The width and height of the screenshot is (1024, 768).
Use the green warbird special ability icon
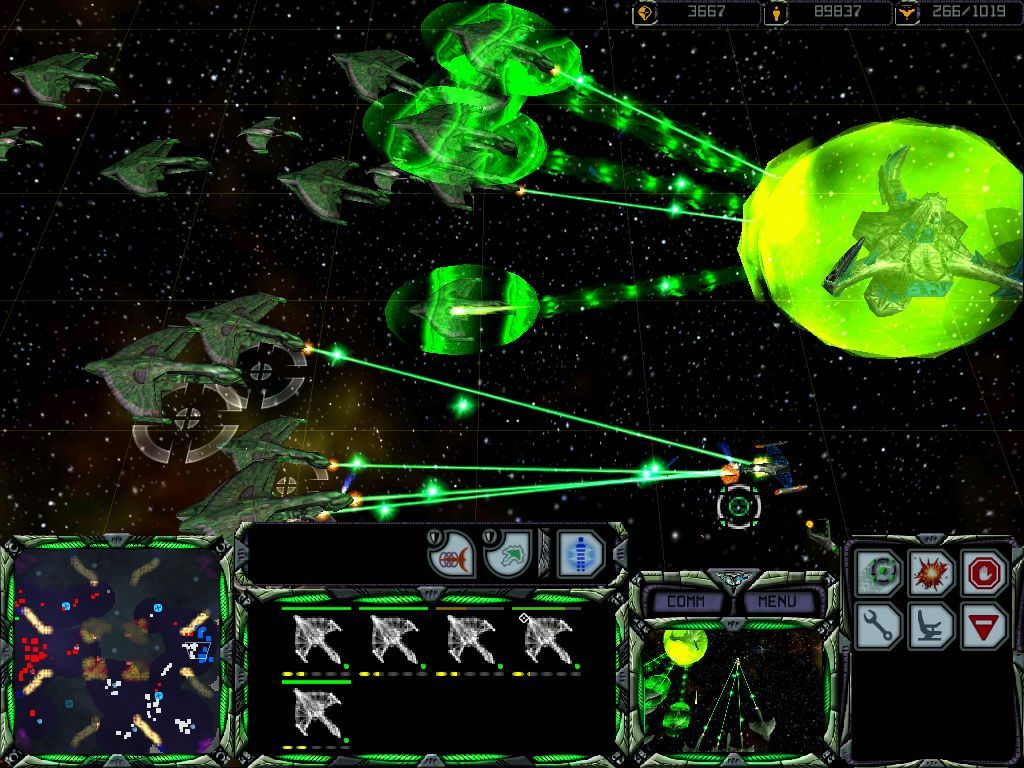[x=507, y=554]
